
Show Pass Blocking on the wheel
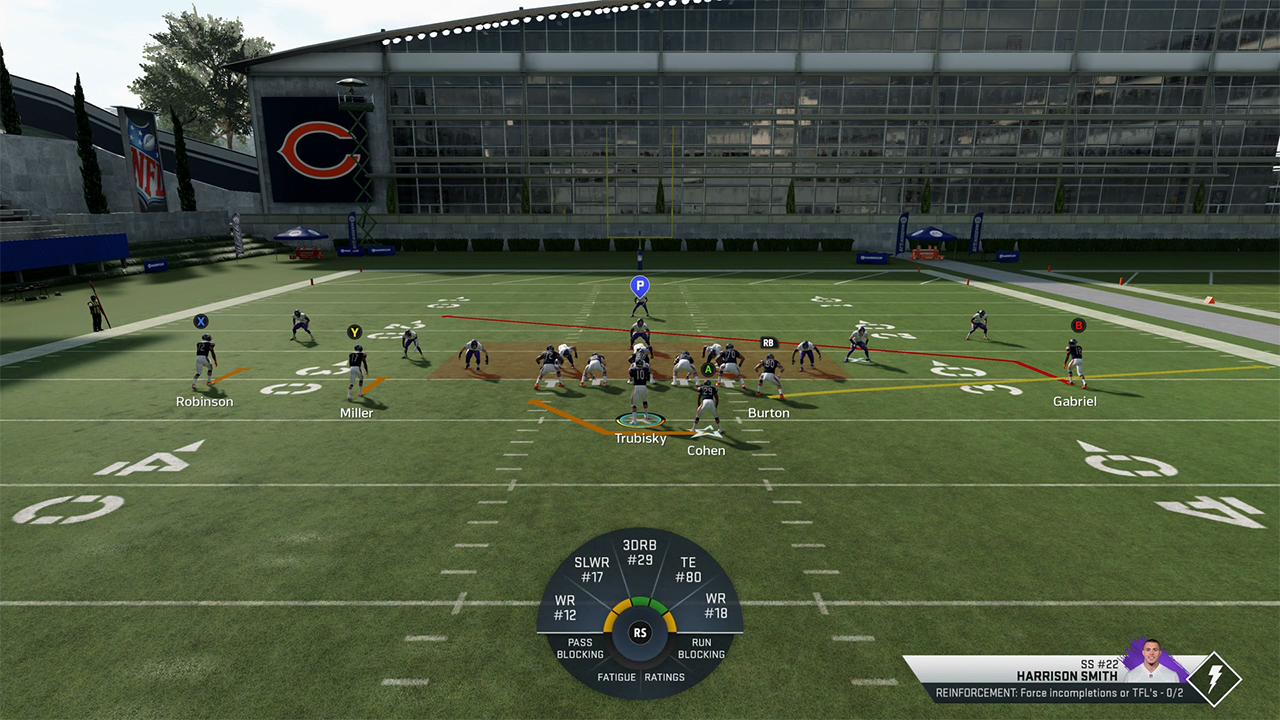[x=580, y=649]
